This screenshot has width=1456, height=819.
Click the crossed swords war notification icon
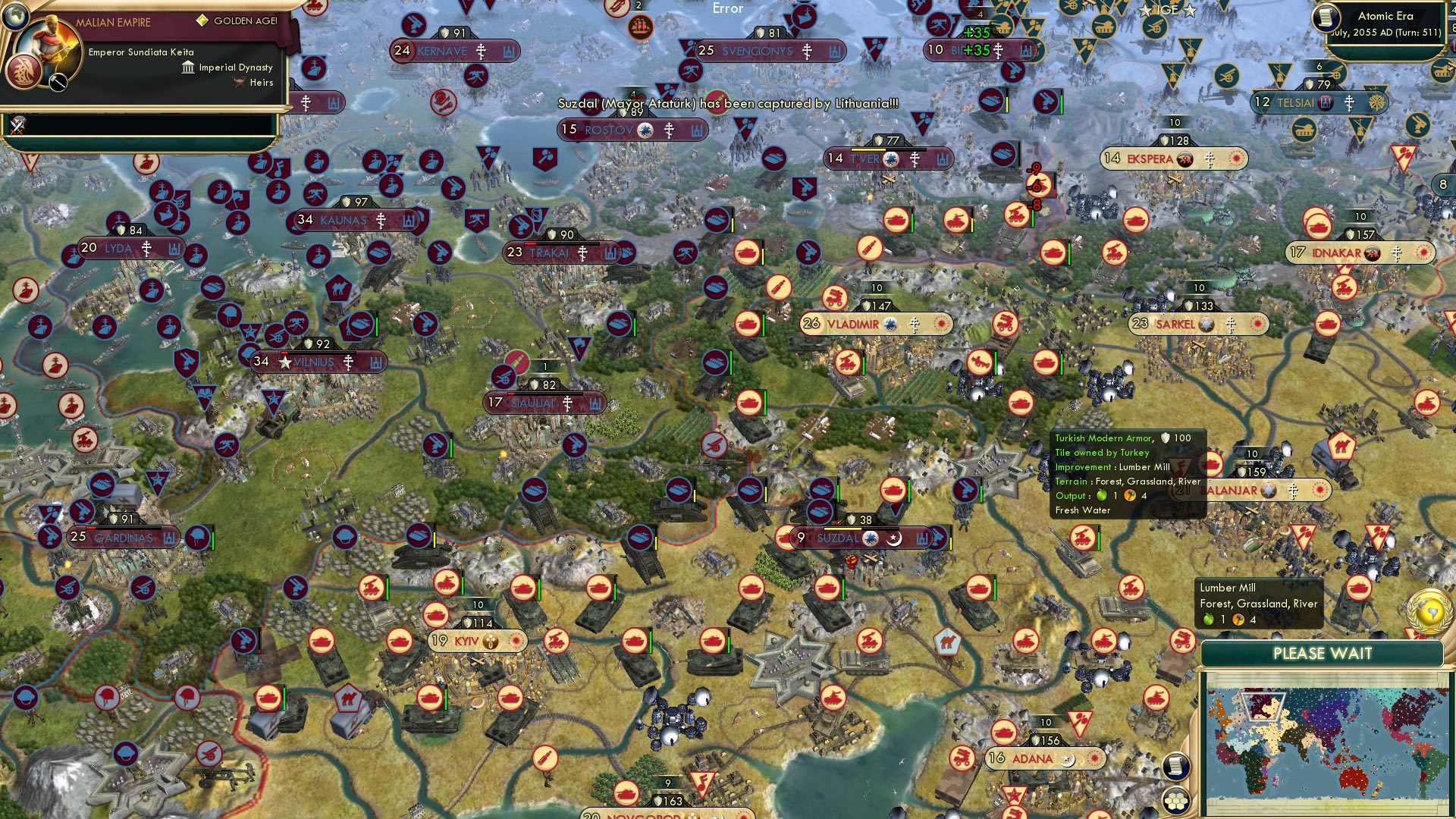coord(16,125)
